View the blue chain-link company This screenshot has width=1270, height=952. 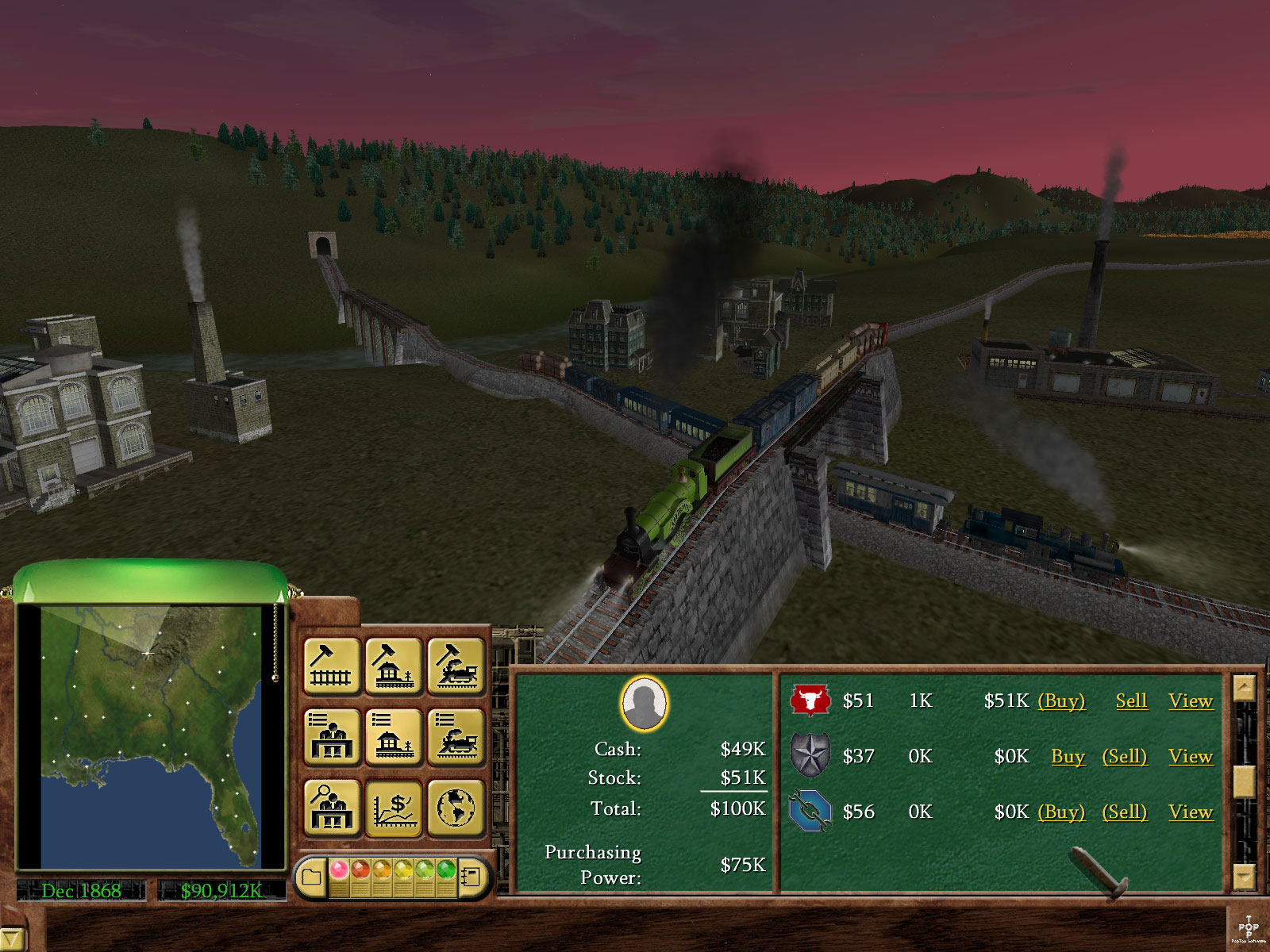click(1190, 812)
